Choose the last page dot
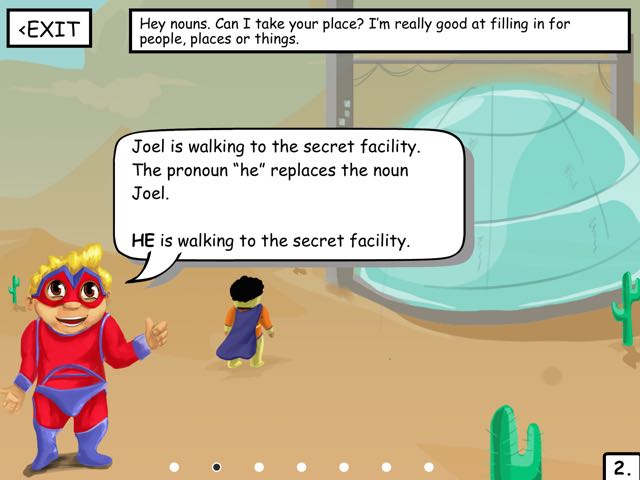 [x=429, y=467]
